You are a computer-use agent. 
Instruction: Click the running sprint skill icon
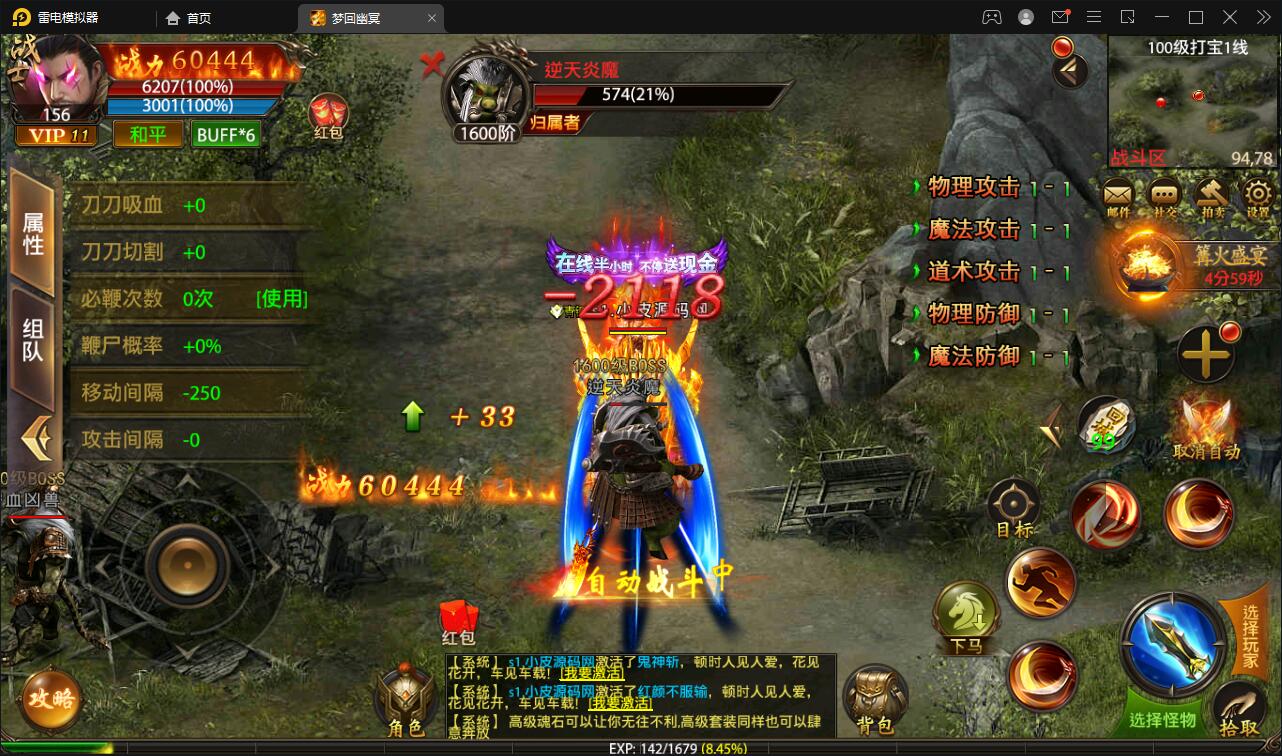(x=1040, y=582)
